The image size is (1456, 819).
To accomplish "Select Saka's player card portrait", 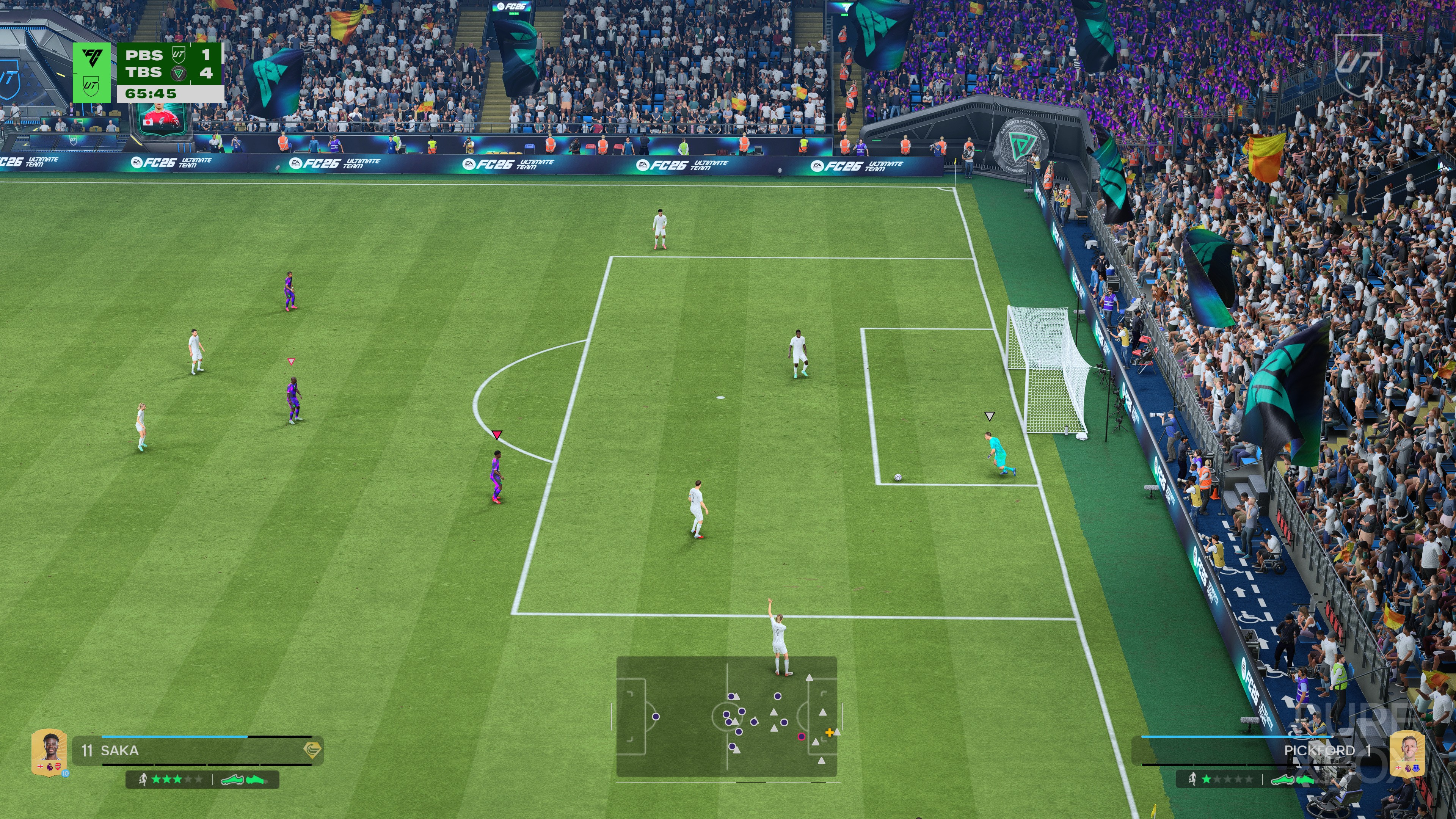I will tap(49, 751).
